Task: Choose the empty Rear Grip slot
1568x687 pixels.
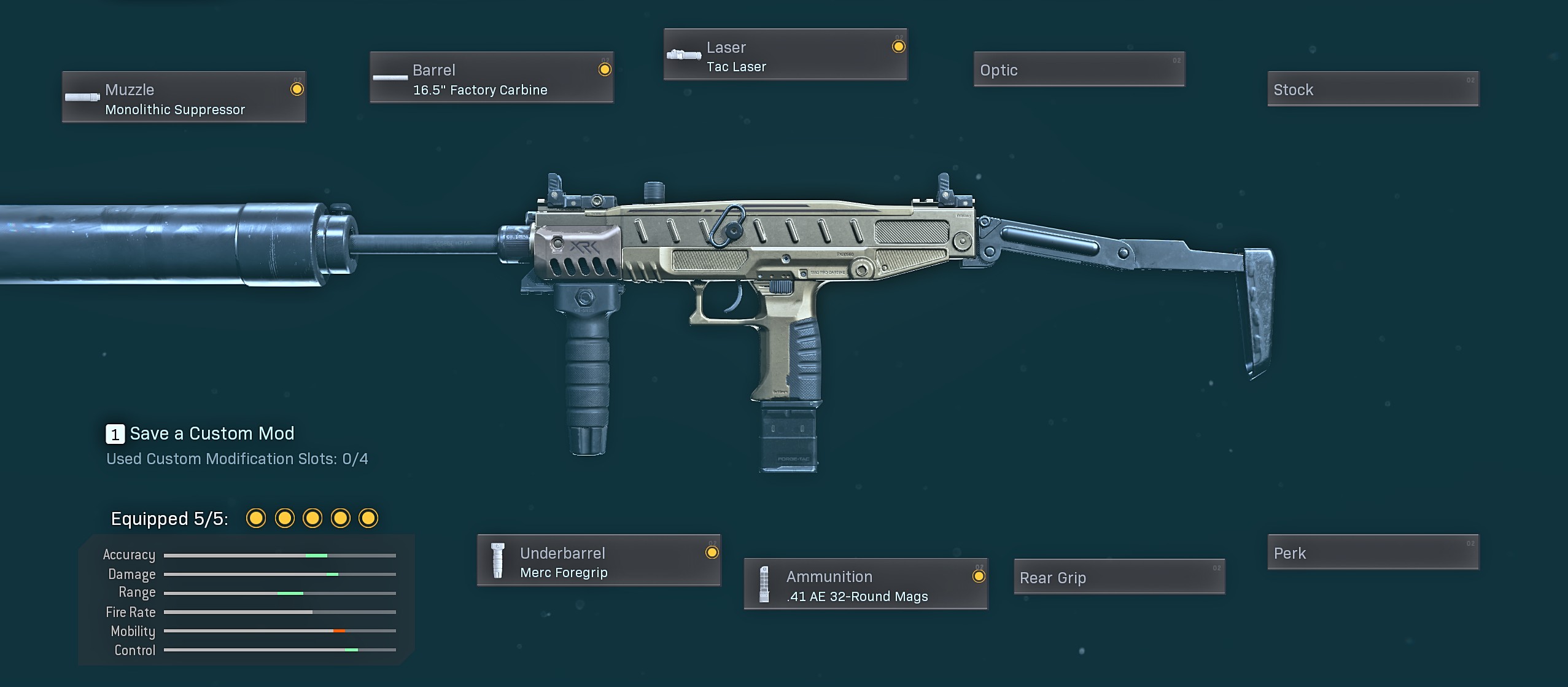Action: (1119, 577)
